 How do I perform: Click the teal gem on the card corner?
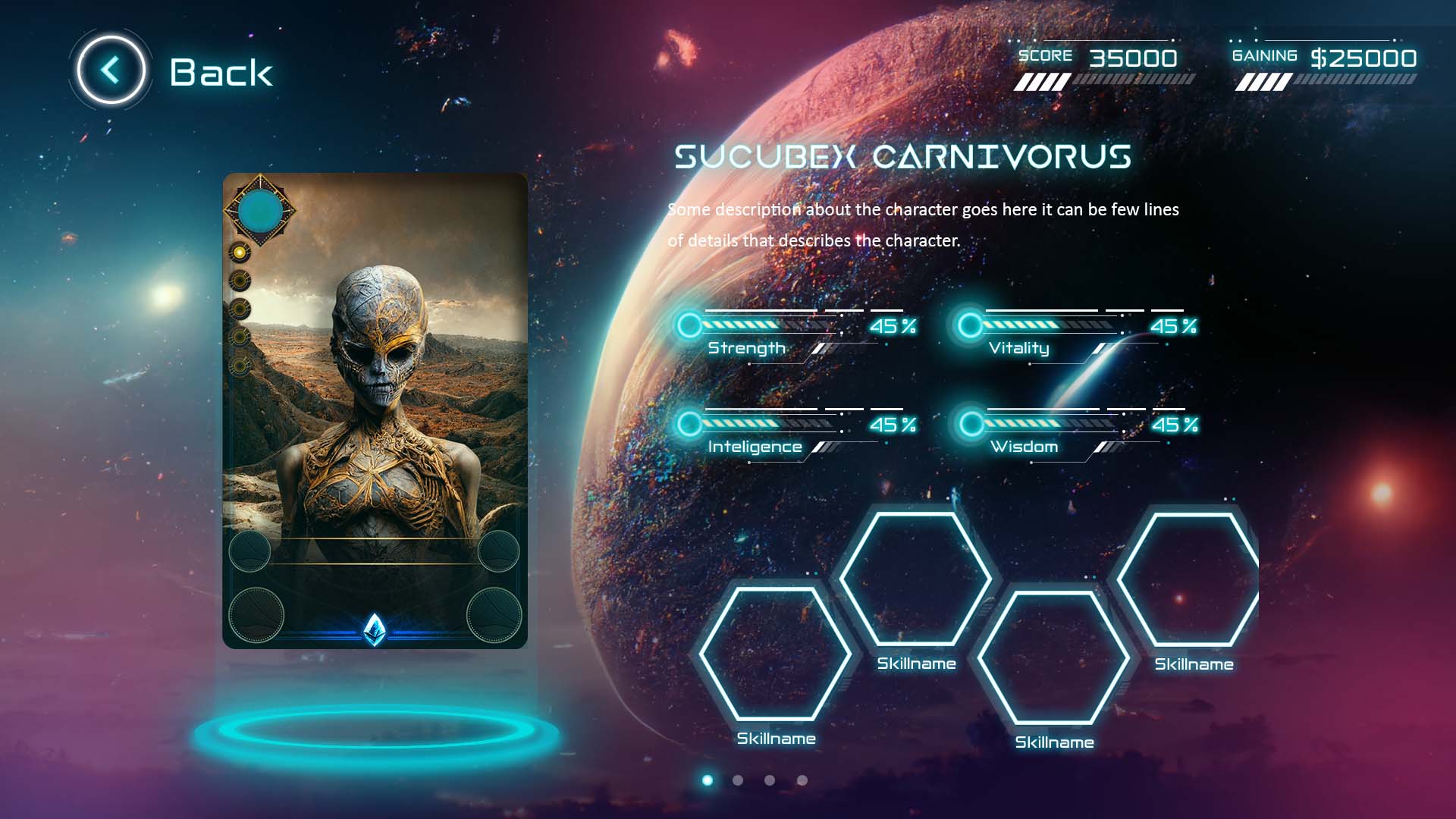pos(260,210)
